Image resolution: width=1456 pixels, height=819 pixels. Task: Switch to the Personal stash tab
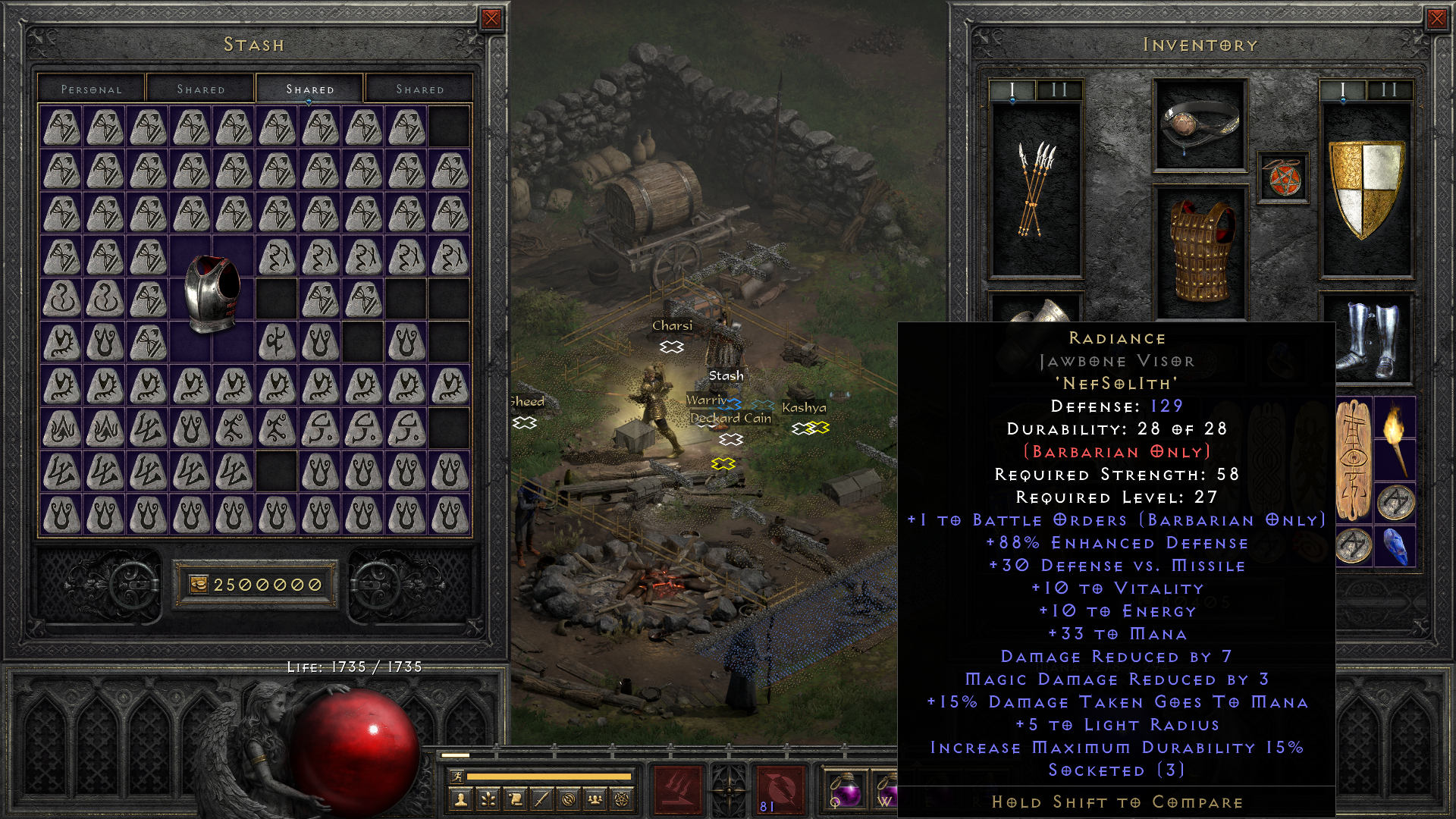pos(91,89)
